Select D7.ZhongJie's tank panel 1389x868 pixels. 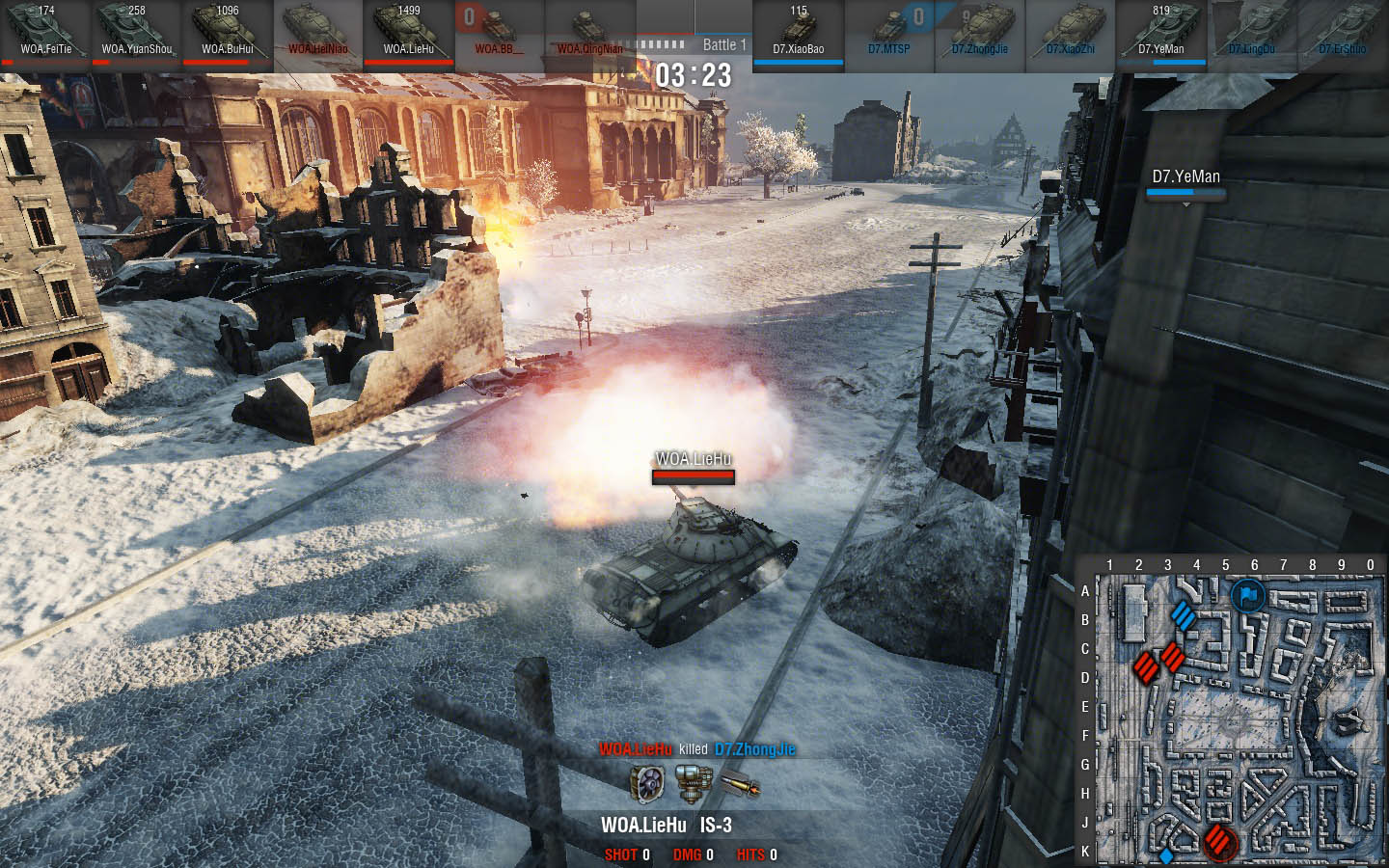tap(979, 32)
